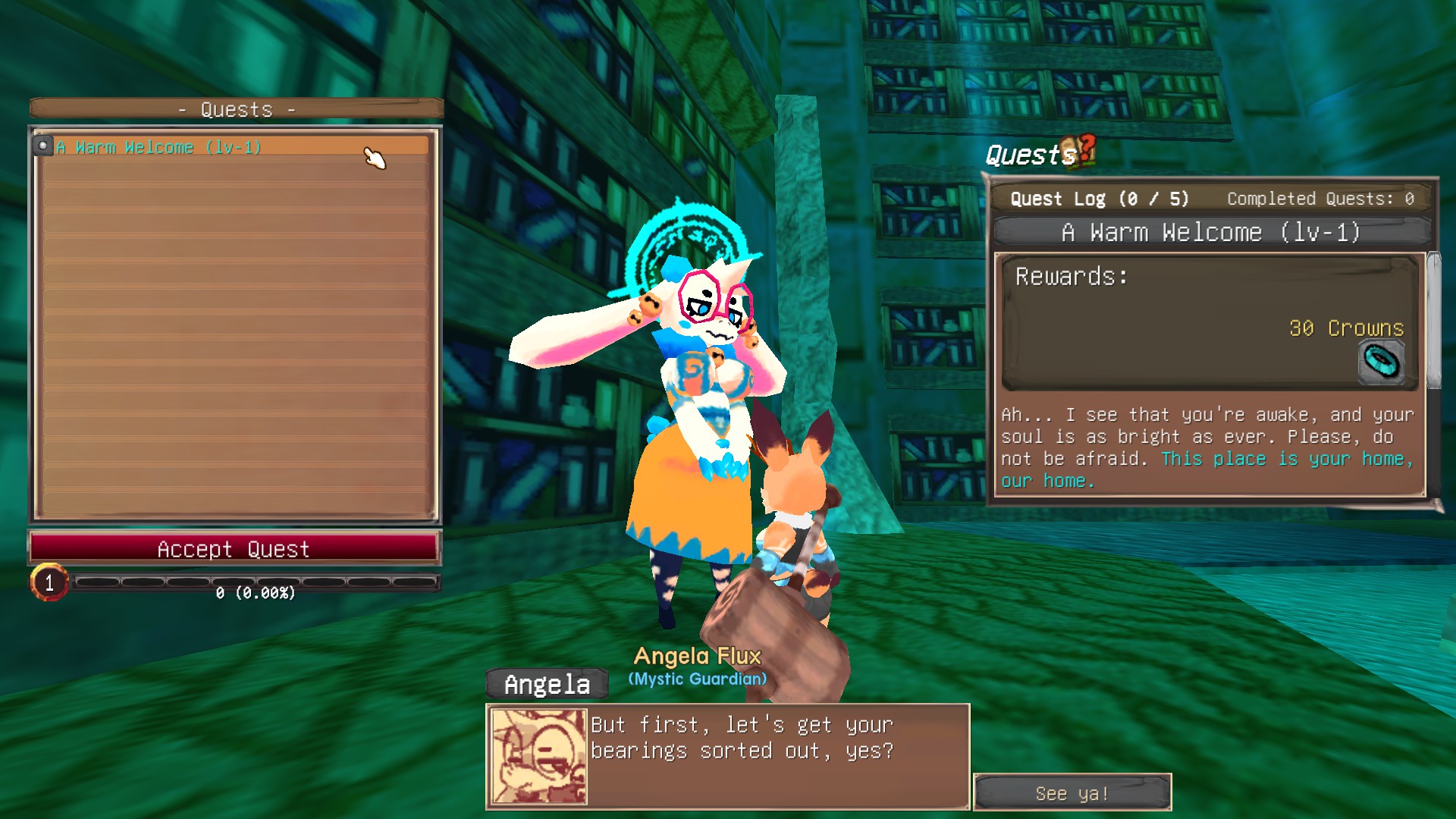Choose the See ya! dialogue option

(x=1072, y=793)
